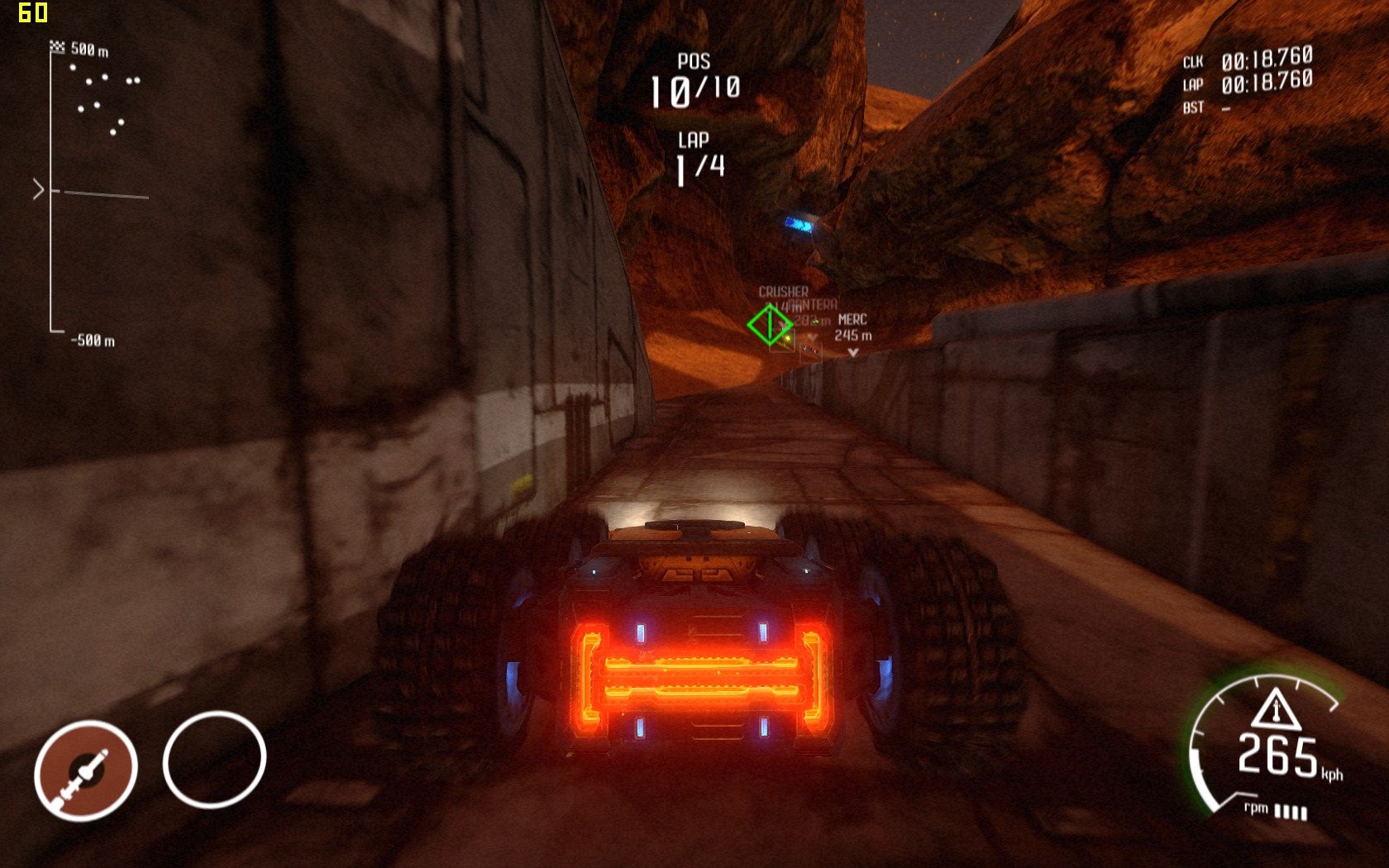Viewport: 1389px width, 868px height.
Task: Click the green diamond target lock reticle
Action: pos(770,325)
